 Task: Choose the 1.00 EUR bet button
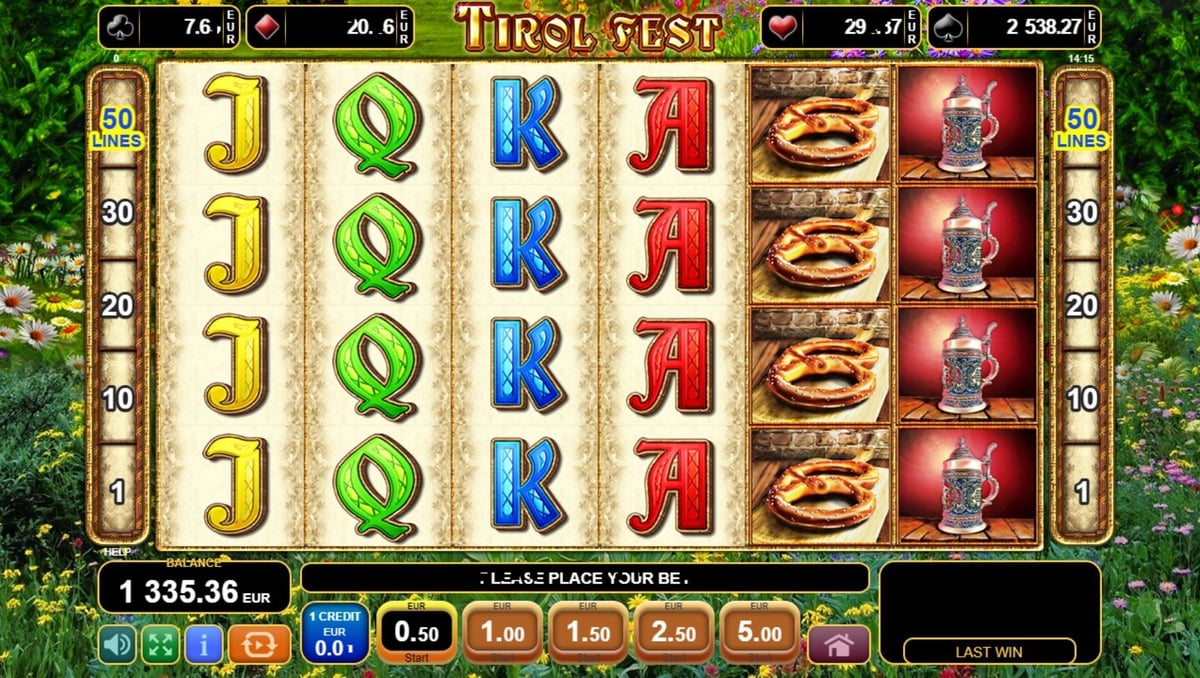tap(502, 634)
